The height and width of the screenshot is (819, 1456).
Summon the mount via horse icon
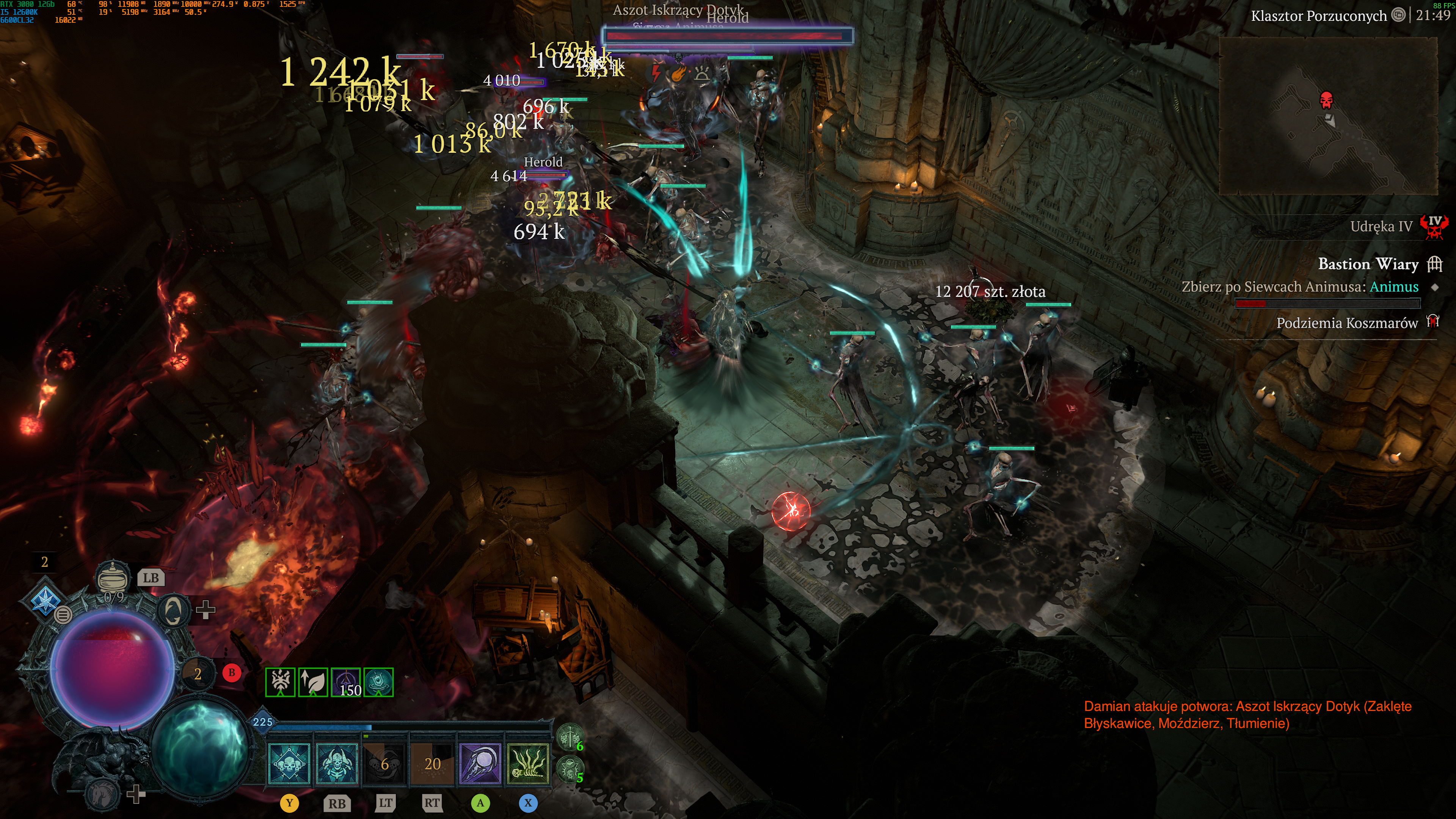[102, 794]
